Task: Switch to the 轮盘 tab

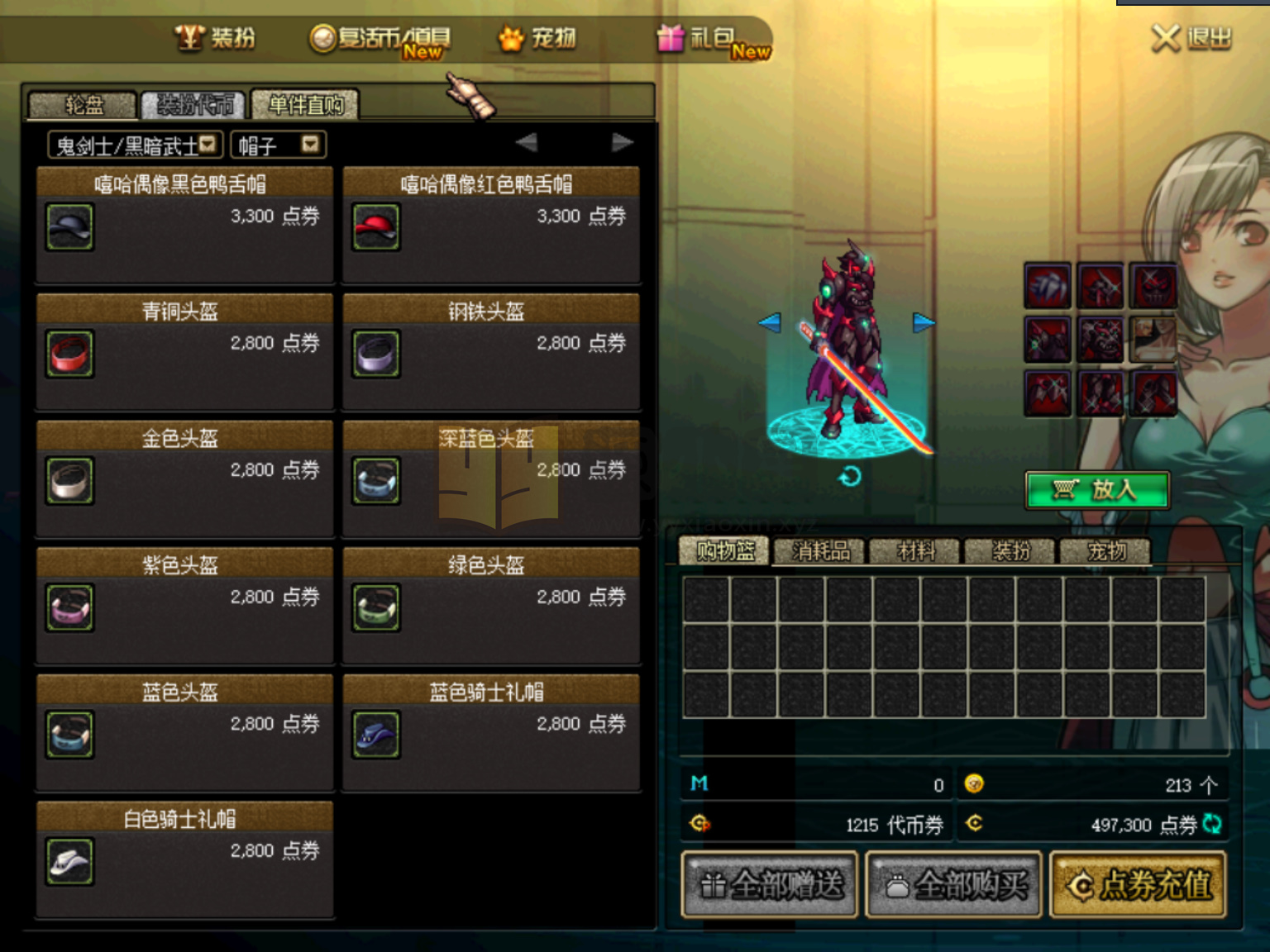Action: pos(83,105)
